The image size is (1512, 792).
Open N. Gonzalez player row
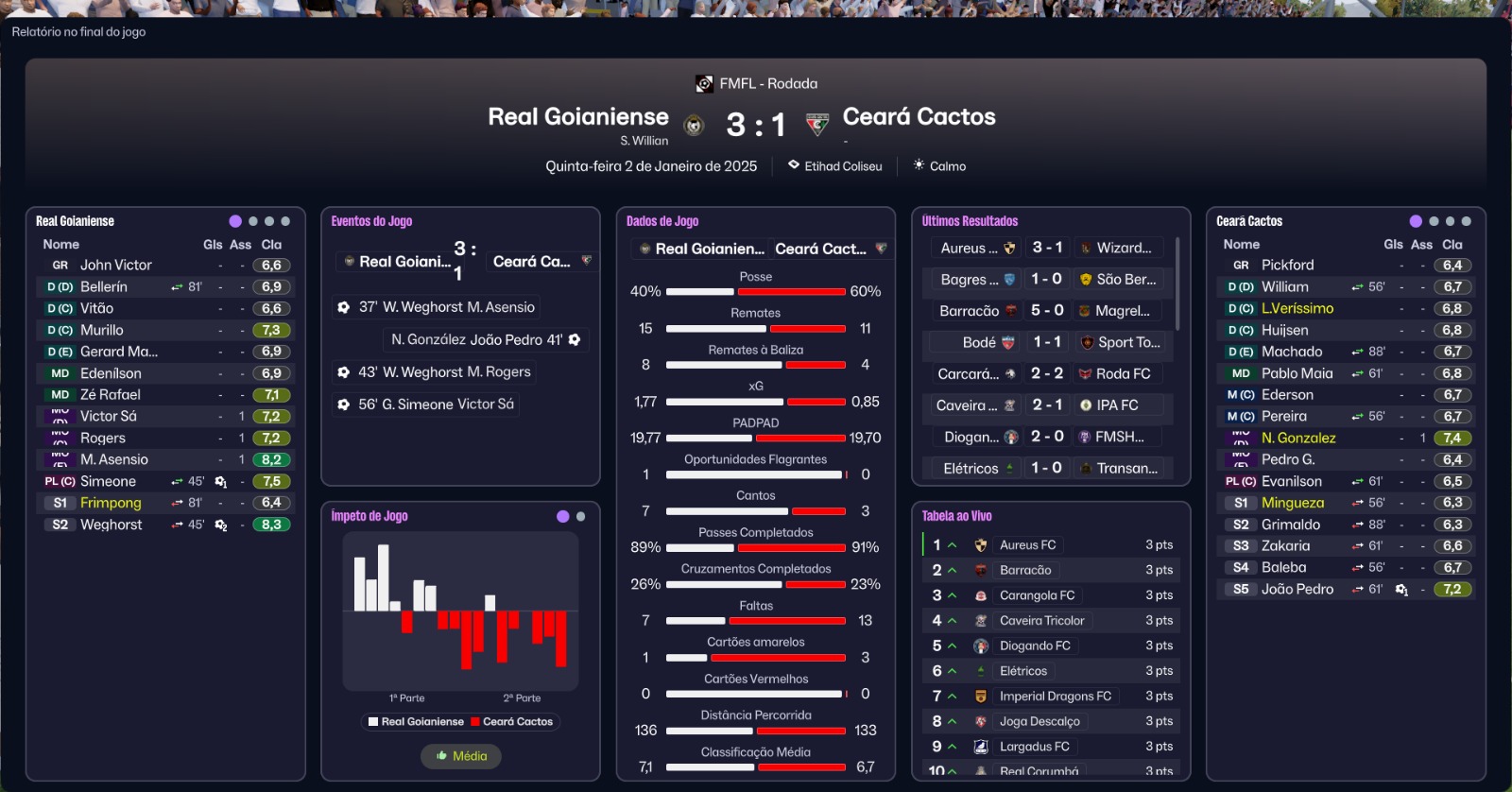1297,438
